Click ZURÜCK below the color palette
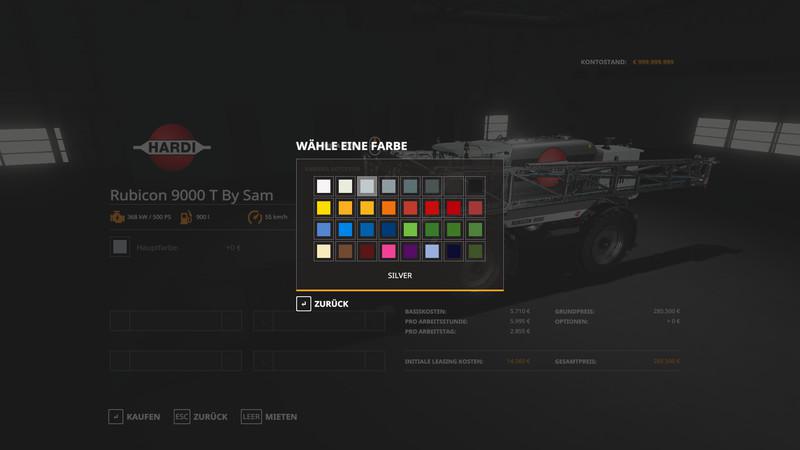Image resolution: width=800 pixels, height=450 pixels. [322, 304]
